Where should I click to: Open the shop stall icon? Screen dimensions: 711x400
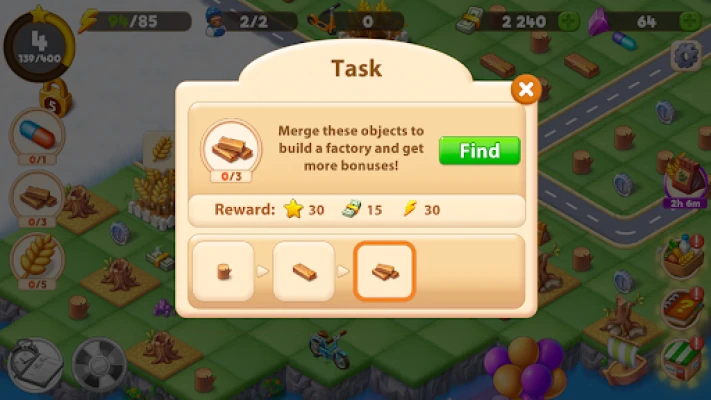(684, 355)
